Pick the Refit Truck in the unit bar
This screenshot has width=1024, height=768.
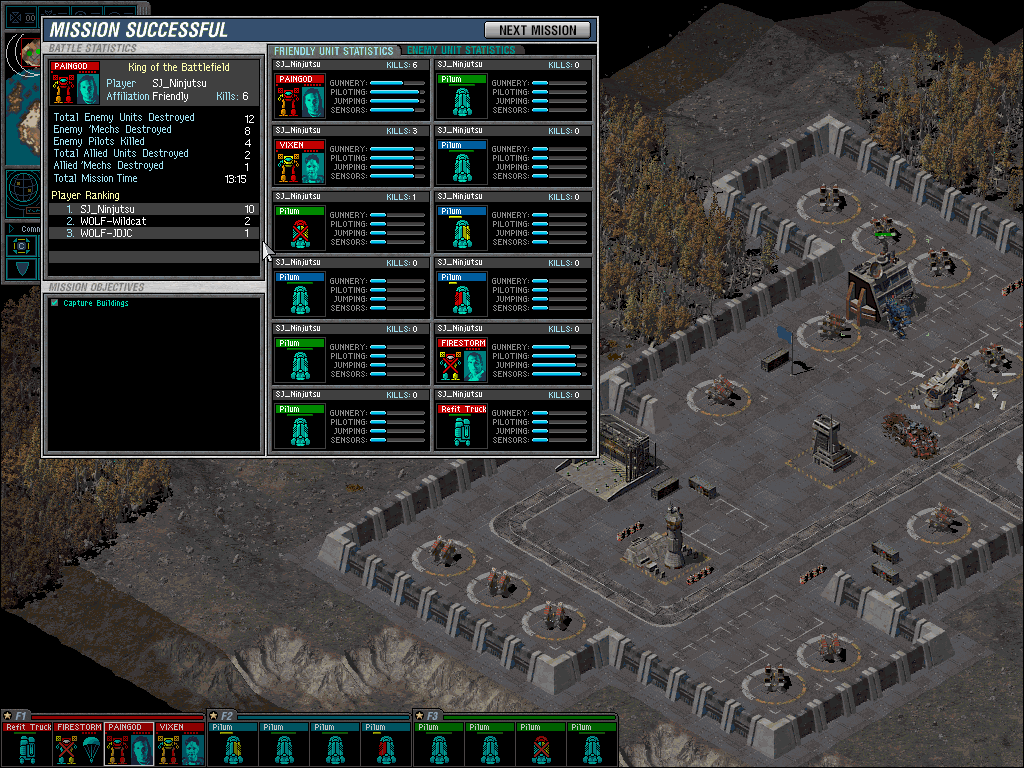coord(27,743)
